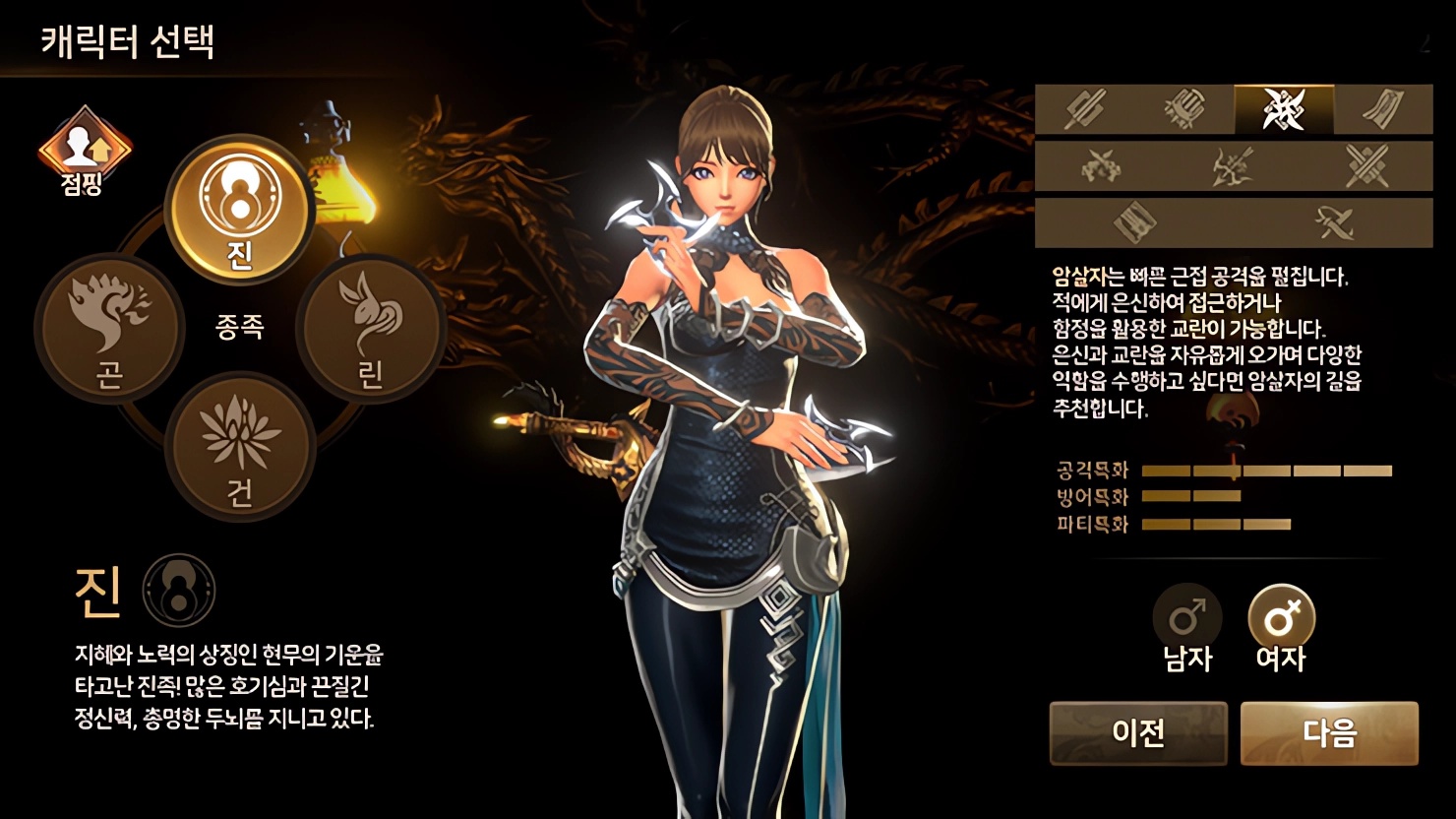Choose the 여자 (female) gender option
This screenshot has height=819, width=1456.
(1281, 628)
